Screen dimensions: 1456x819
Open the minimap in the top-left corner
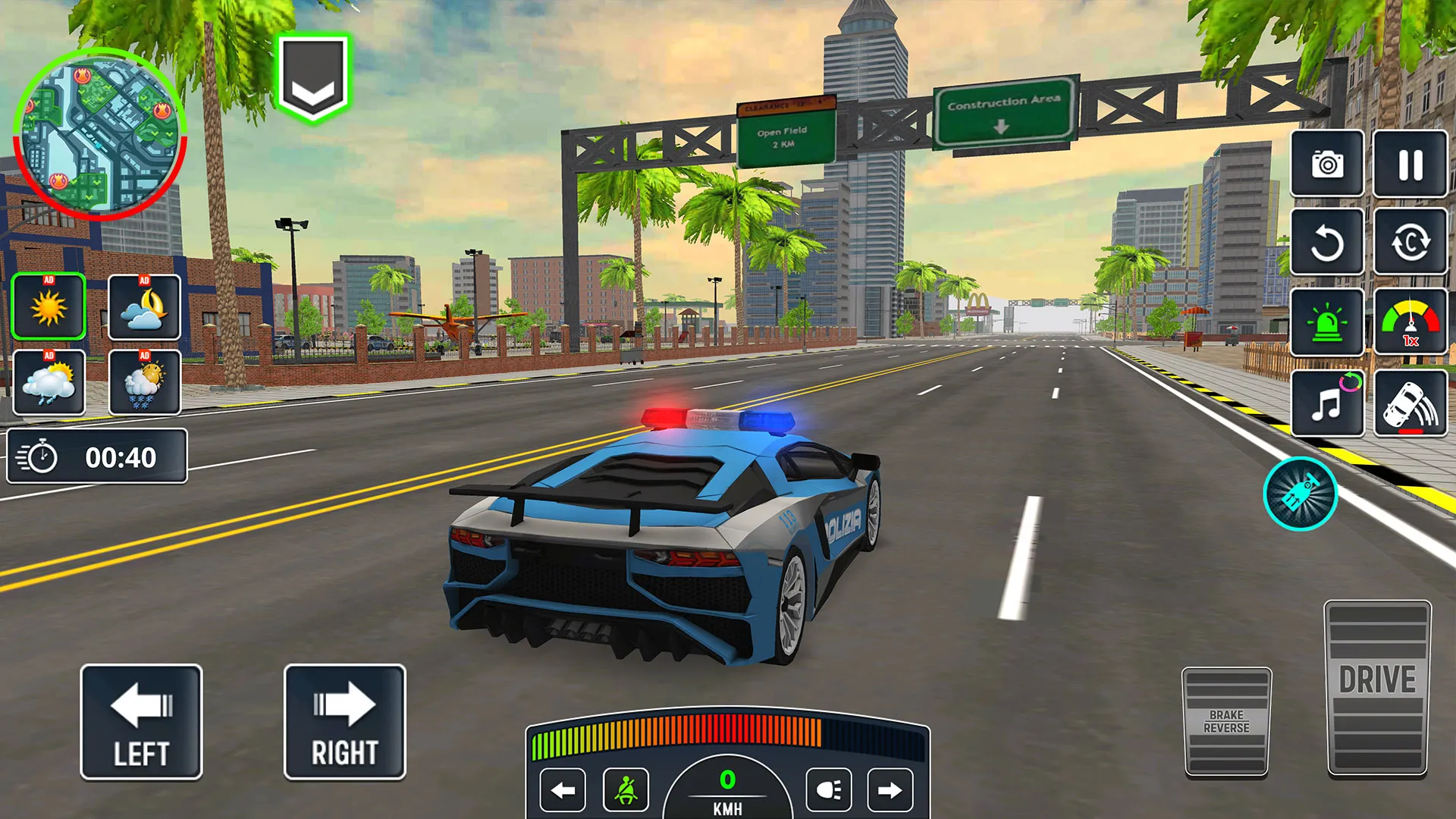(x=102, y=133)
